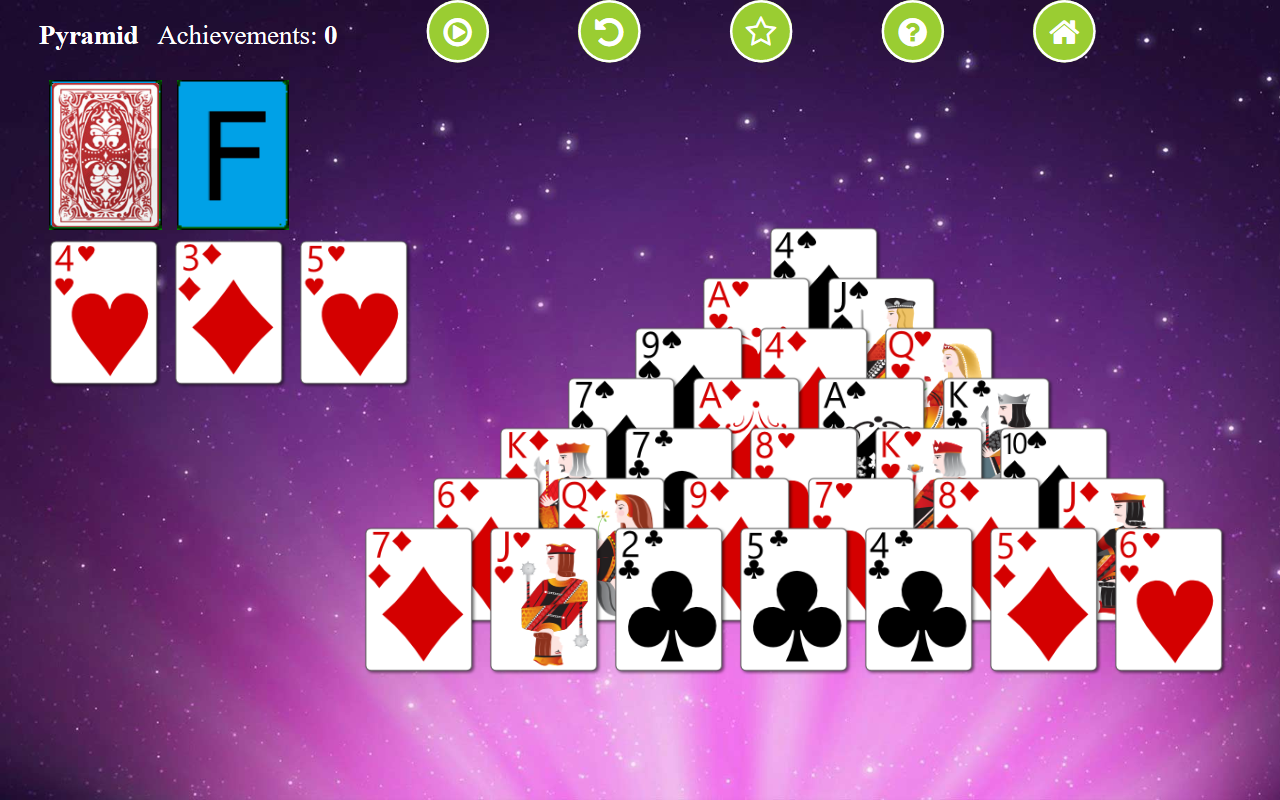Select the 4 of hearts waste card
The image size is (1280, 800).
click(x=104, y=312)
